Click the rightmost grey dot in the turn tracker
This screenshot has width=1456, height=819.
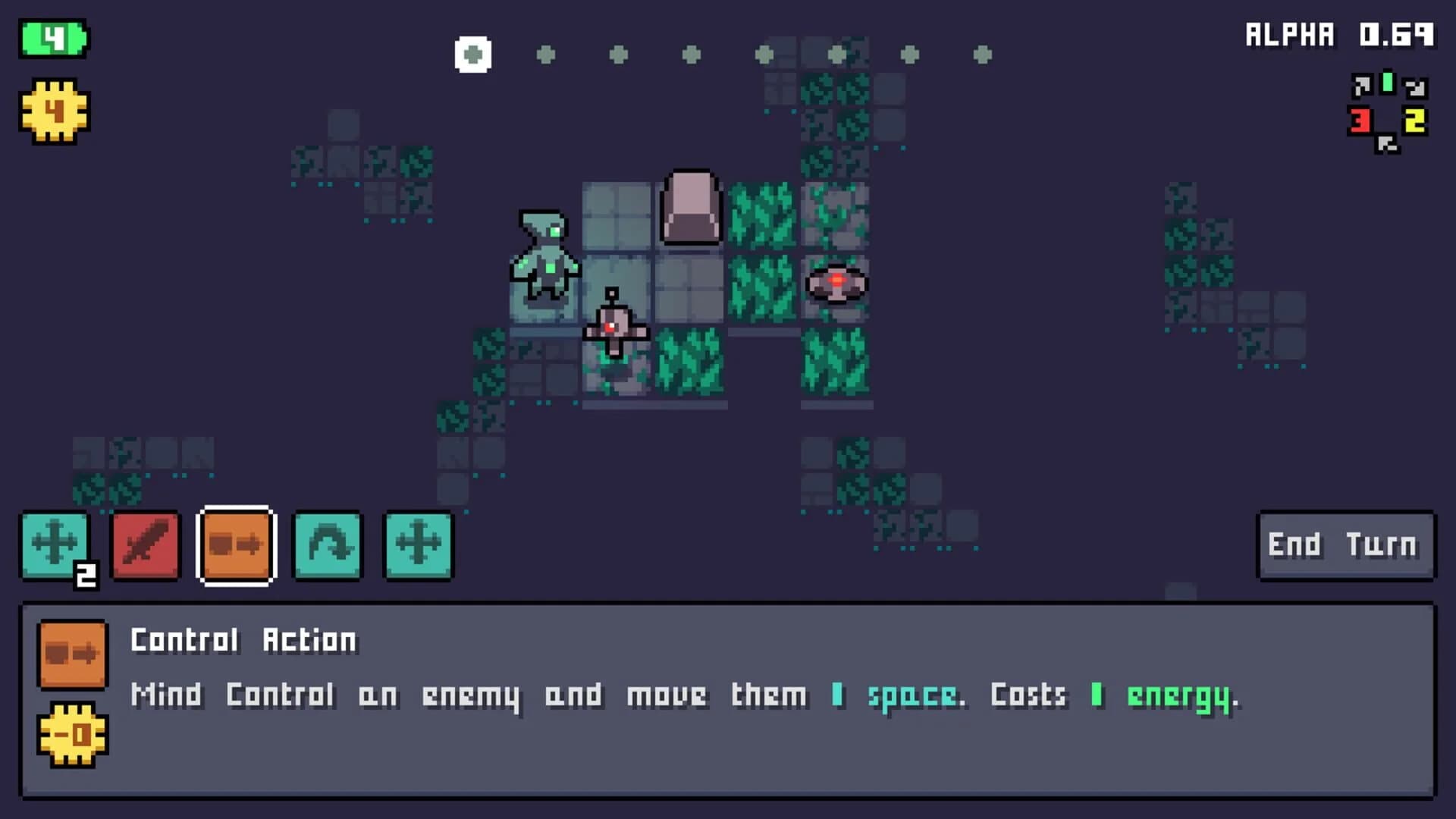[984, 54]
